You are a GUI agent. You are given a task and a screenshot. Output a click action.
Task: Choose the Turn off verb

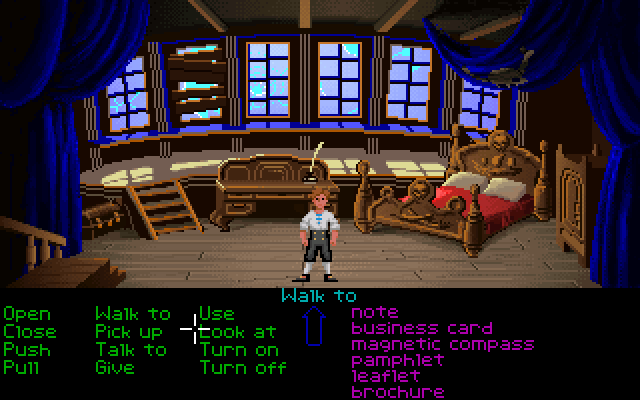[243, 367]
